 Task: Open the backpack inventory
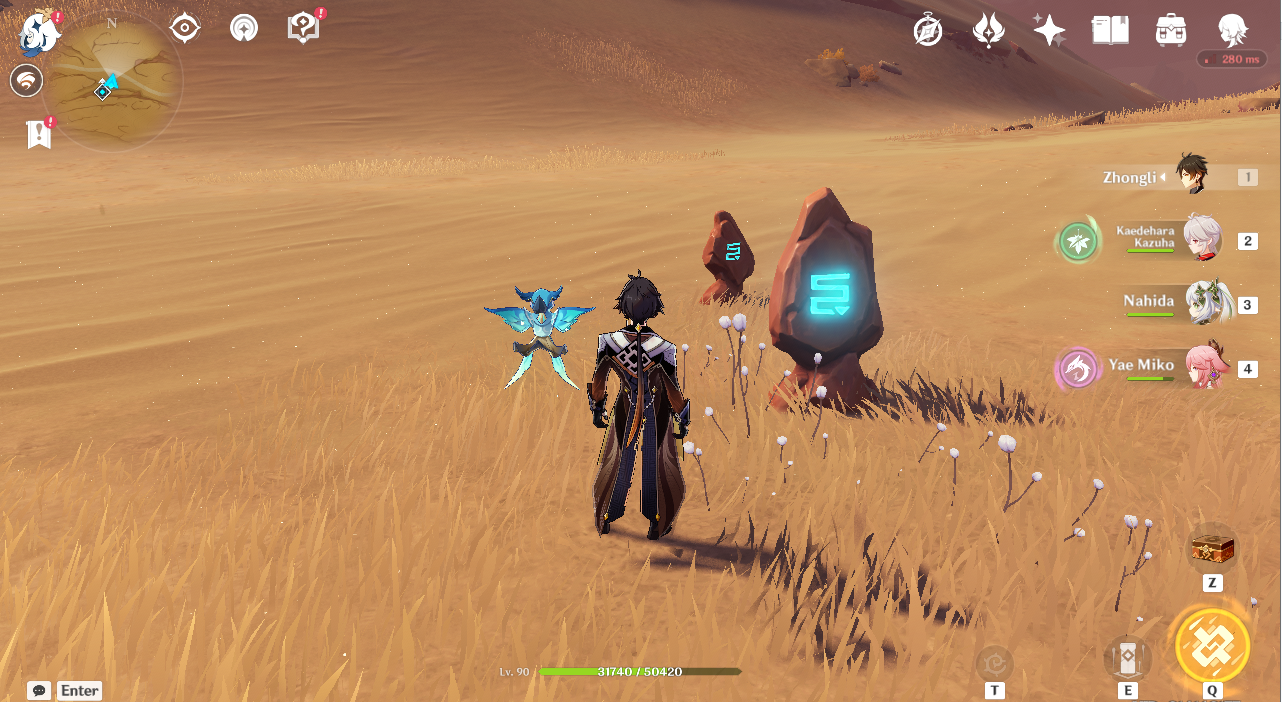point(1170,31)
